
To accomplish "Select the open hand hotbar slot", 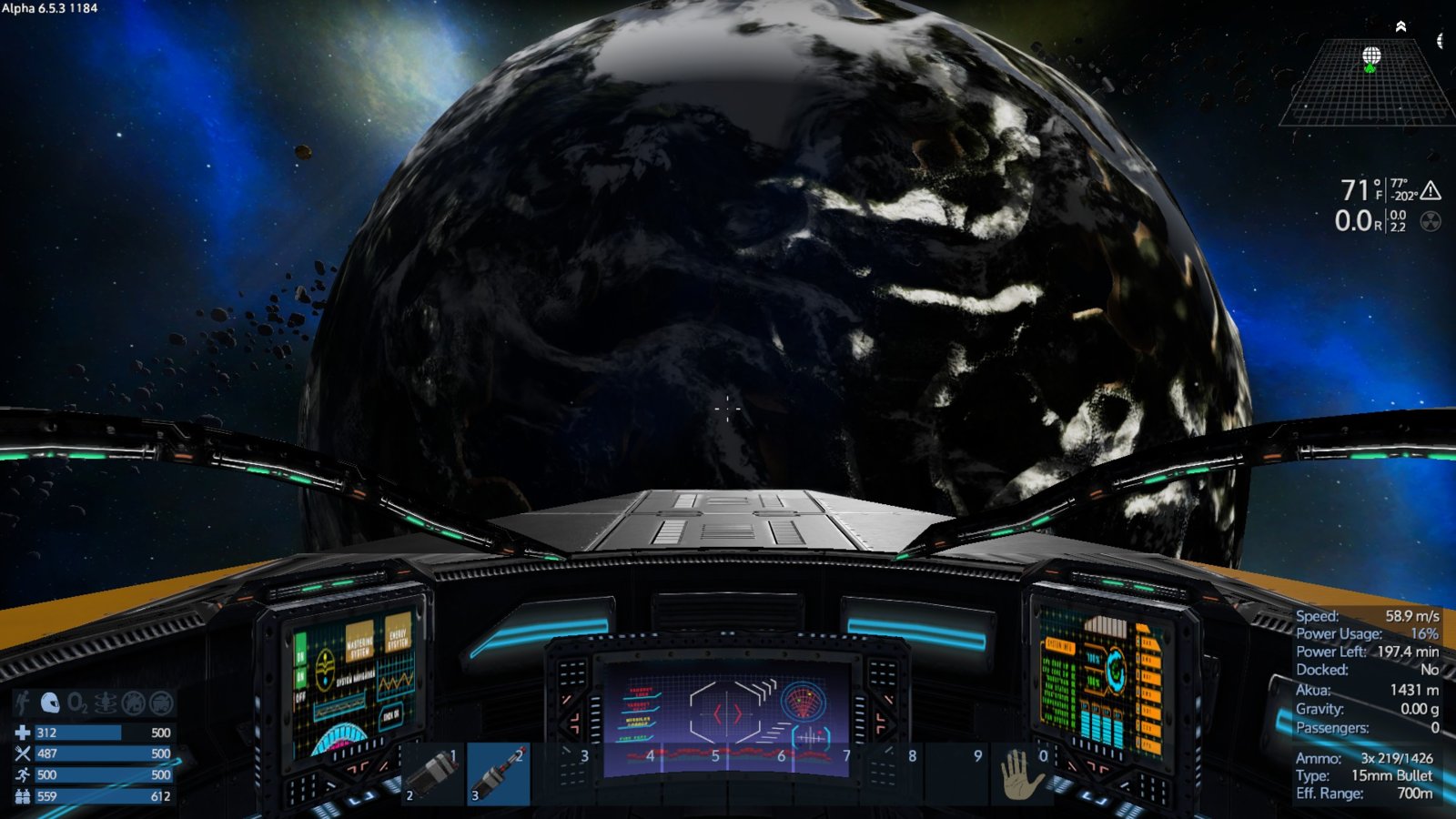I will point(1021,774).
